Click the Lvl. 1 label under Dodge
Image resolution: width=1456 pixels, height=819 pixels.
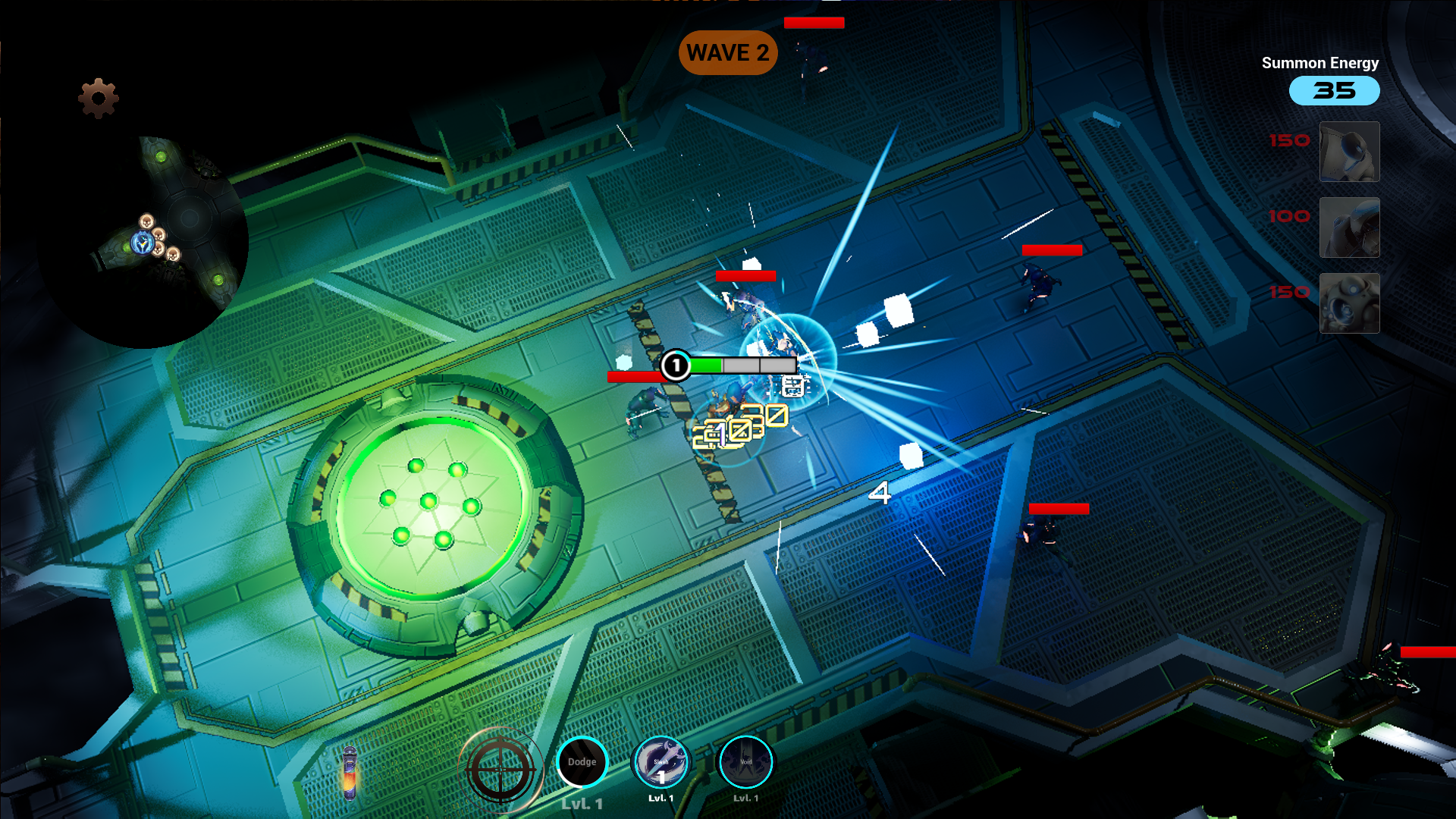point(582,802)
